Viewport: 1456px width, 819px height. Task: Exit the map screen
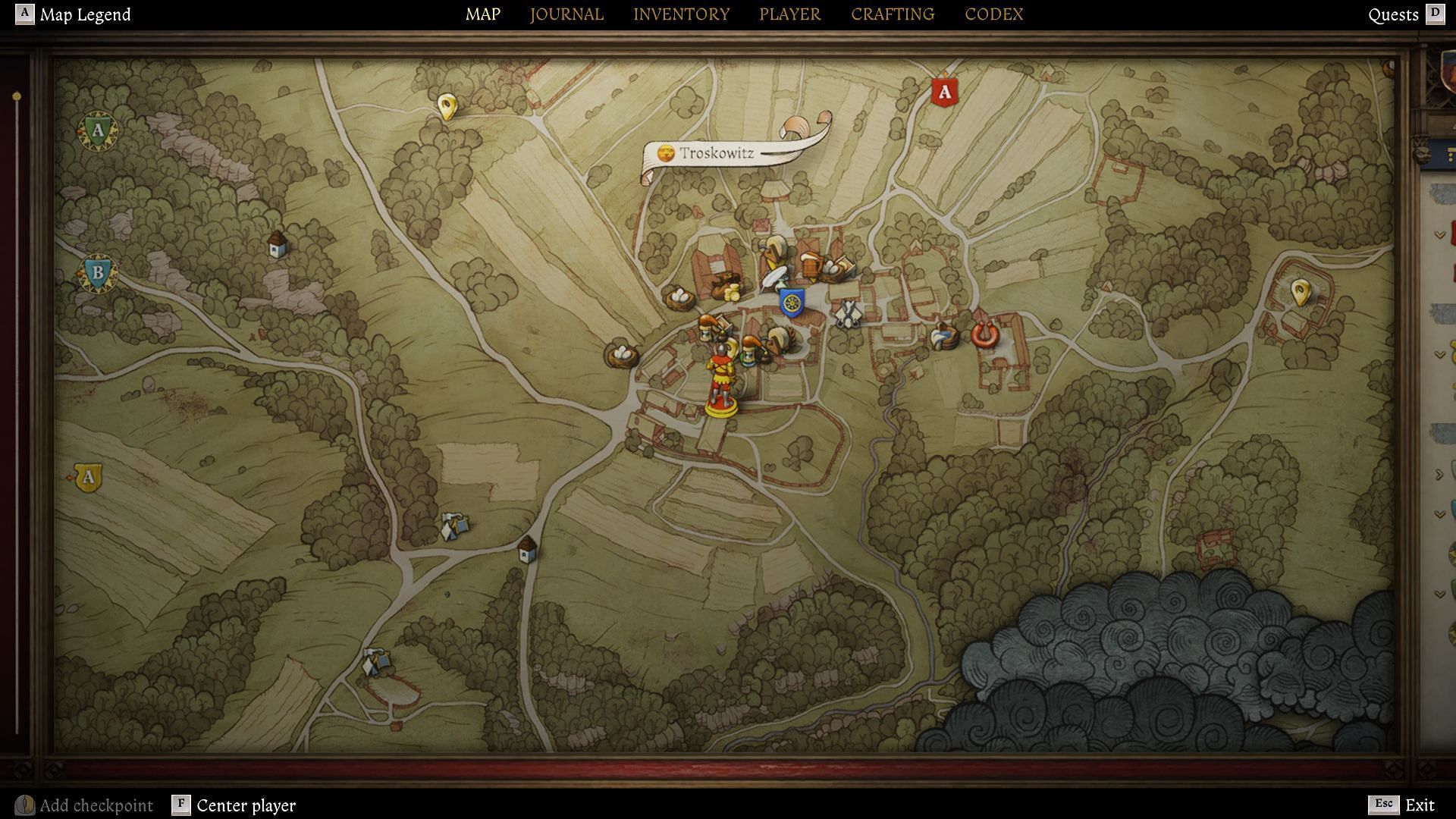click(x=1419, y=805)
